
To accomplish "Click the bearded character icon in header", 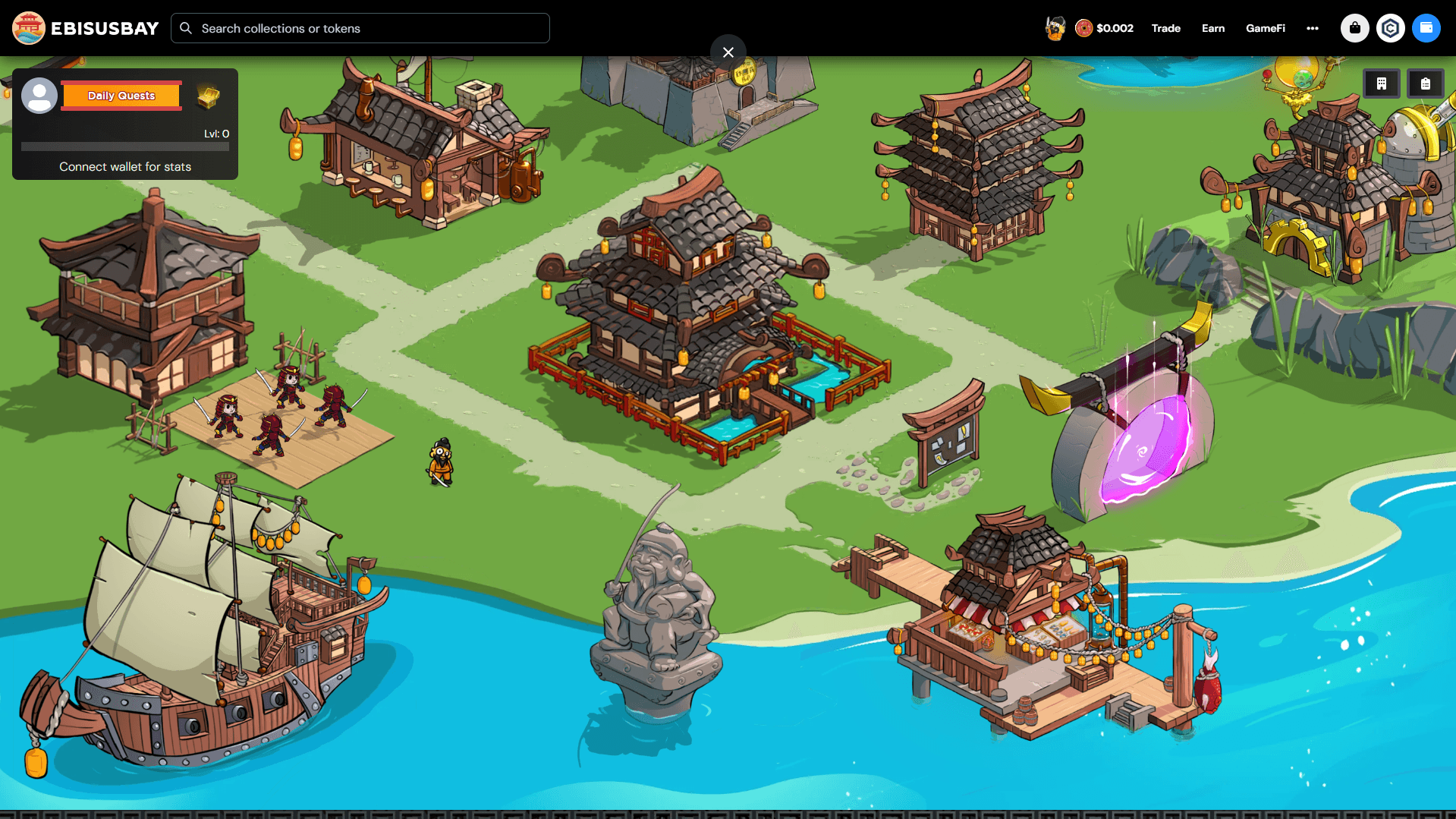I will coord(1055,28).
